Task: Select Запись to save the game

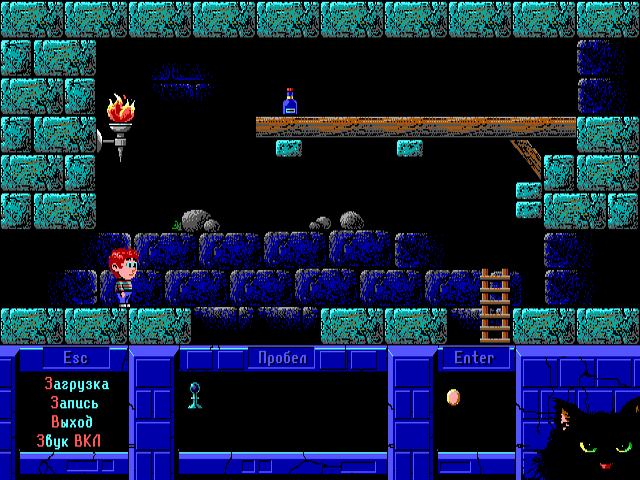Action: (76, 403)
